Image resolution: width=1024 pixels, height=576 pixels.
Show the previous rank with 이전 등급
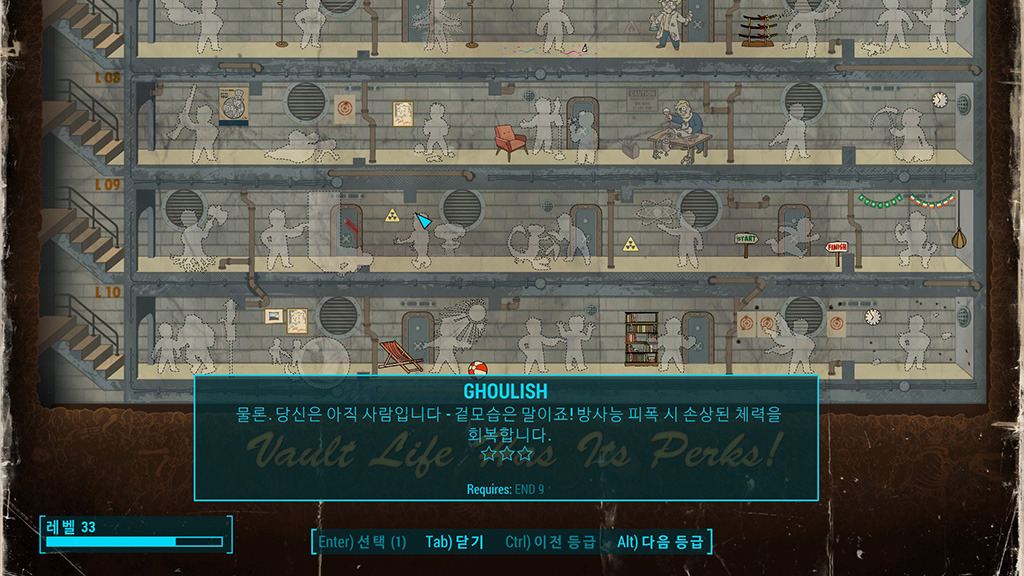[x=551, y=542]
